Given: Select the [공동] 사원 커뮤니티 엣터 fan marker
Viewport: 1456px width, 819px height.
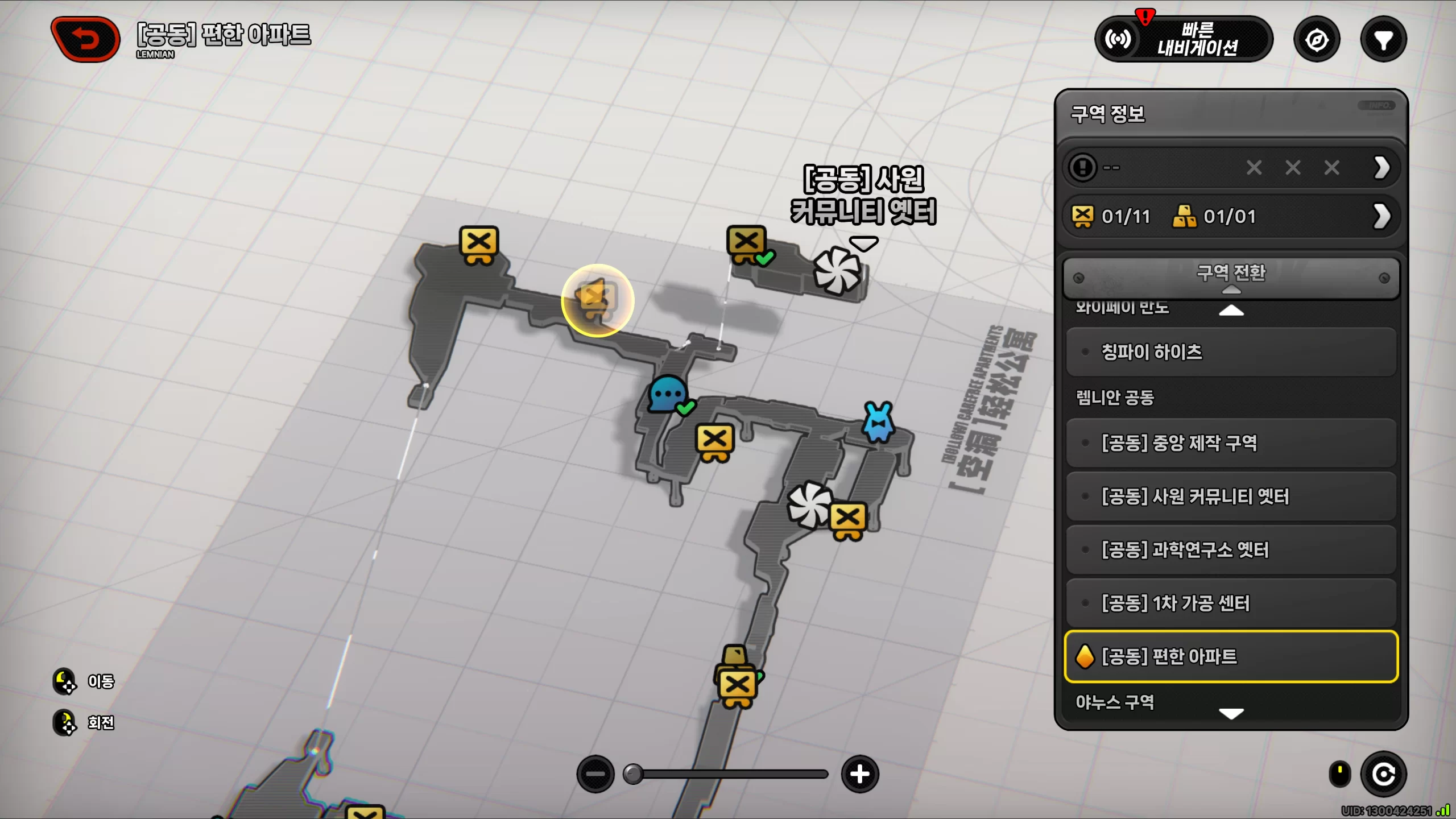Looking at the screenshot, I should click(837, 271).
